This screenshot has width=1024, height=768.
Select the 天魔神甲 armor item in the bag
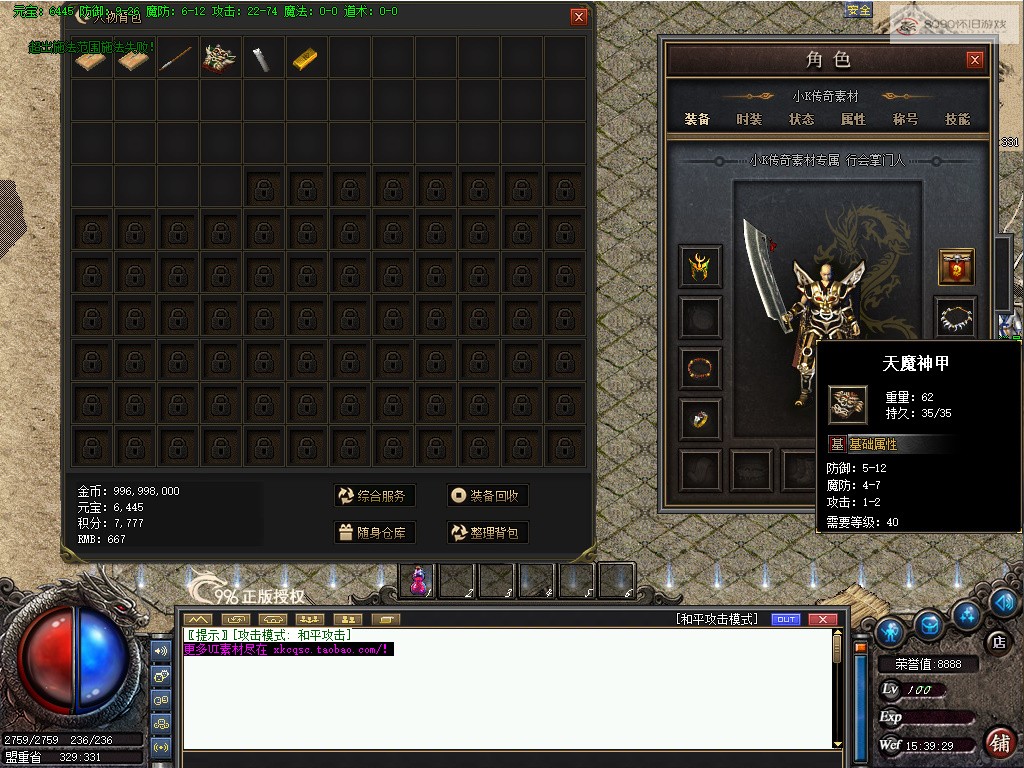coord(220,60)
